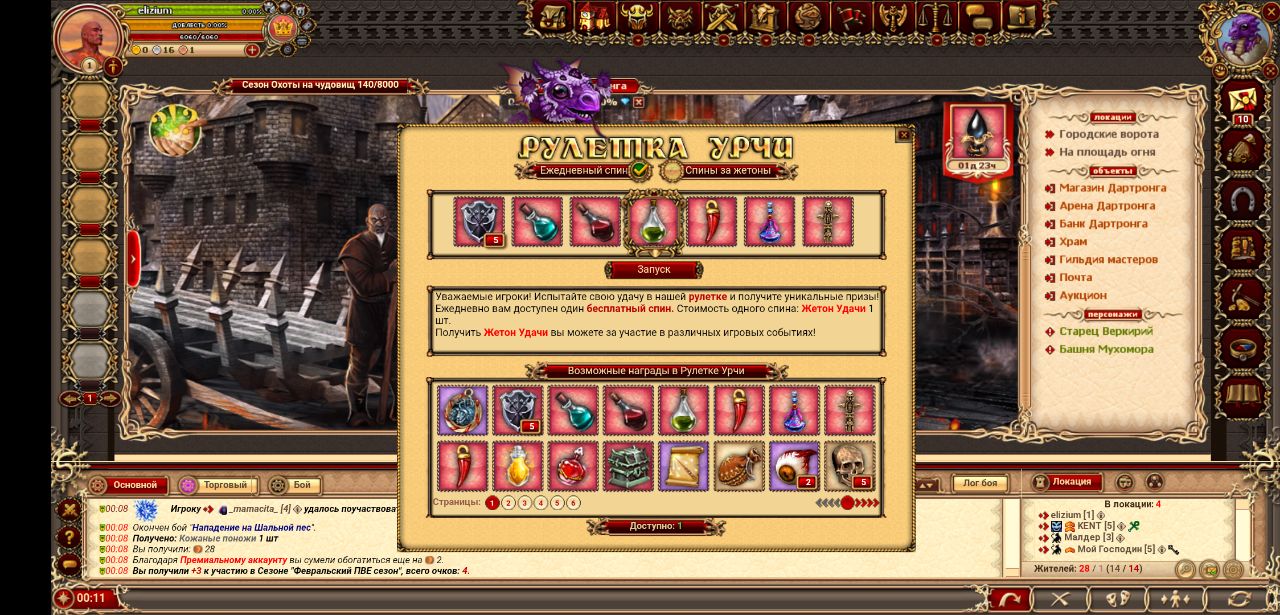Screen dimensions: 1280x615
Task: Select the treasure chest reward icon
Action: point(628,466)
